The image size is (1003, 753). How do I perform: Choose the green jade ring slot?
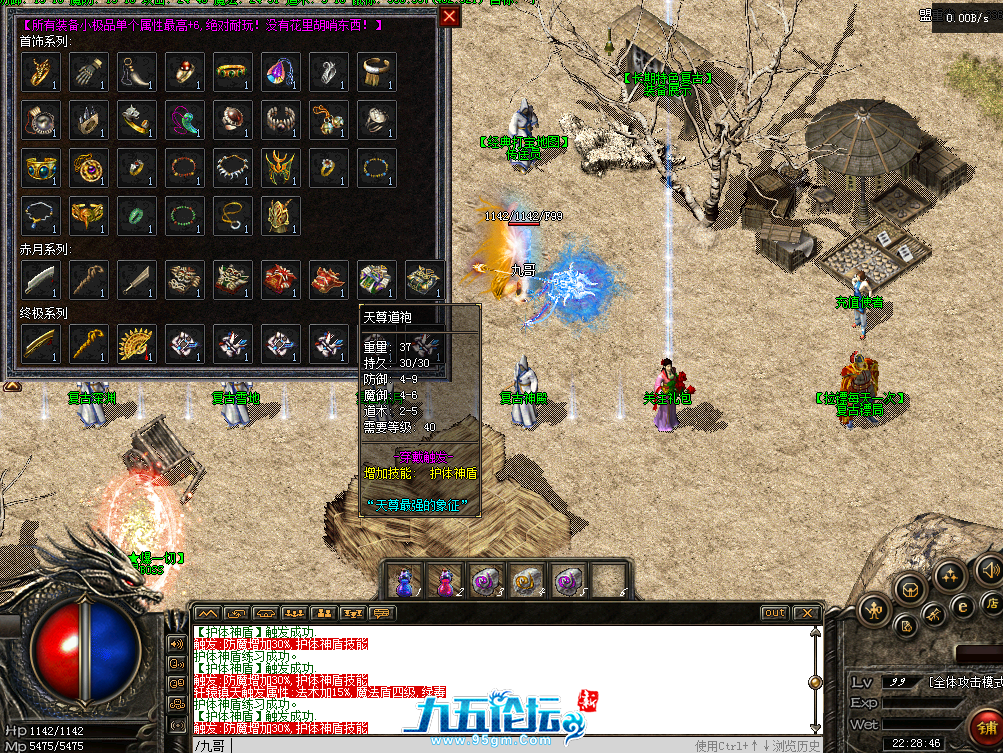pyautogui.click(x=137, y=216)
